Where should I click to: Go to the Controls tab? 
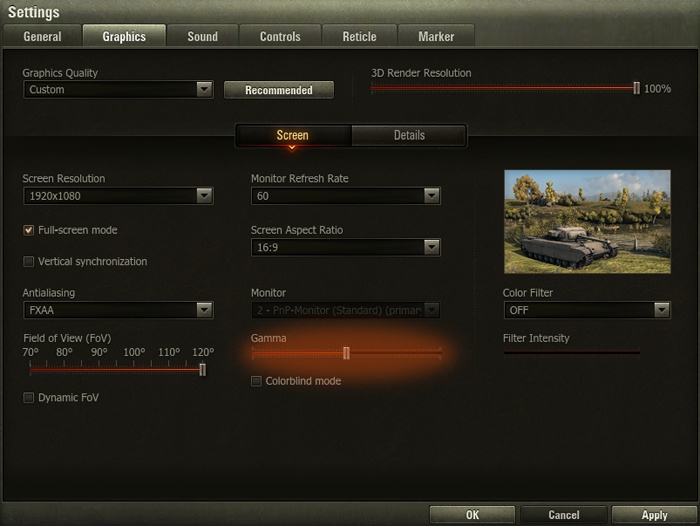click(280, 37)
